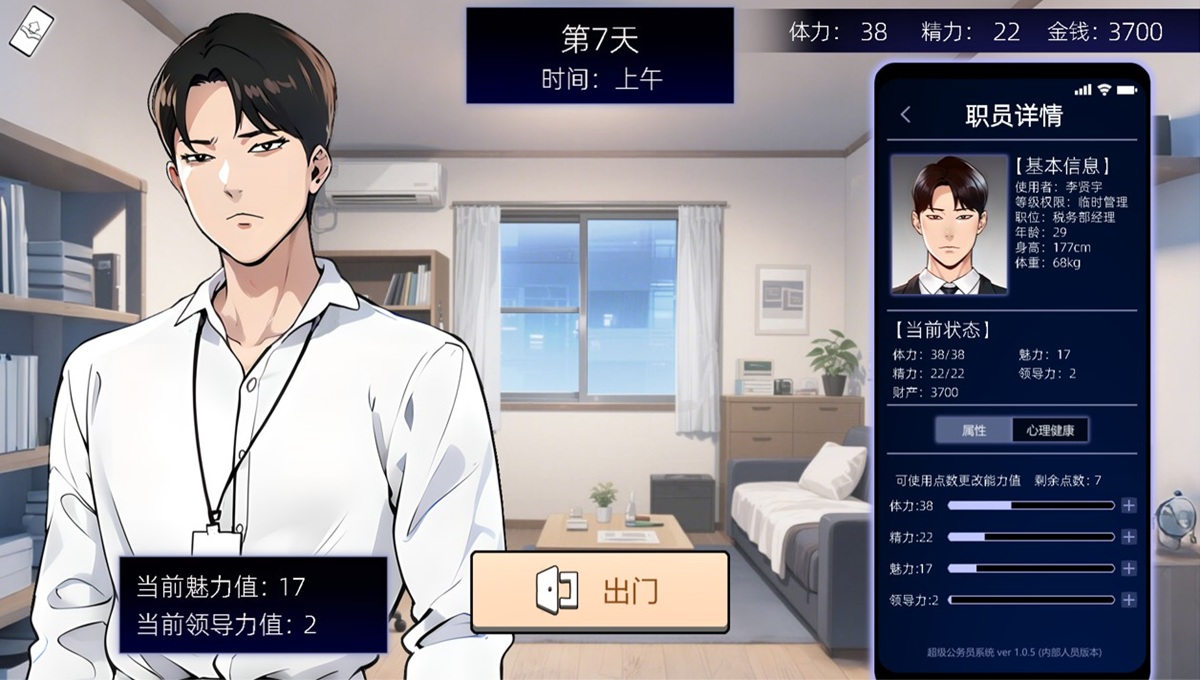Raise 魅力 with the plus button

coord(1129,568)
